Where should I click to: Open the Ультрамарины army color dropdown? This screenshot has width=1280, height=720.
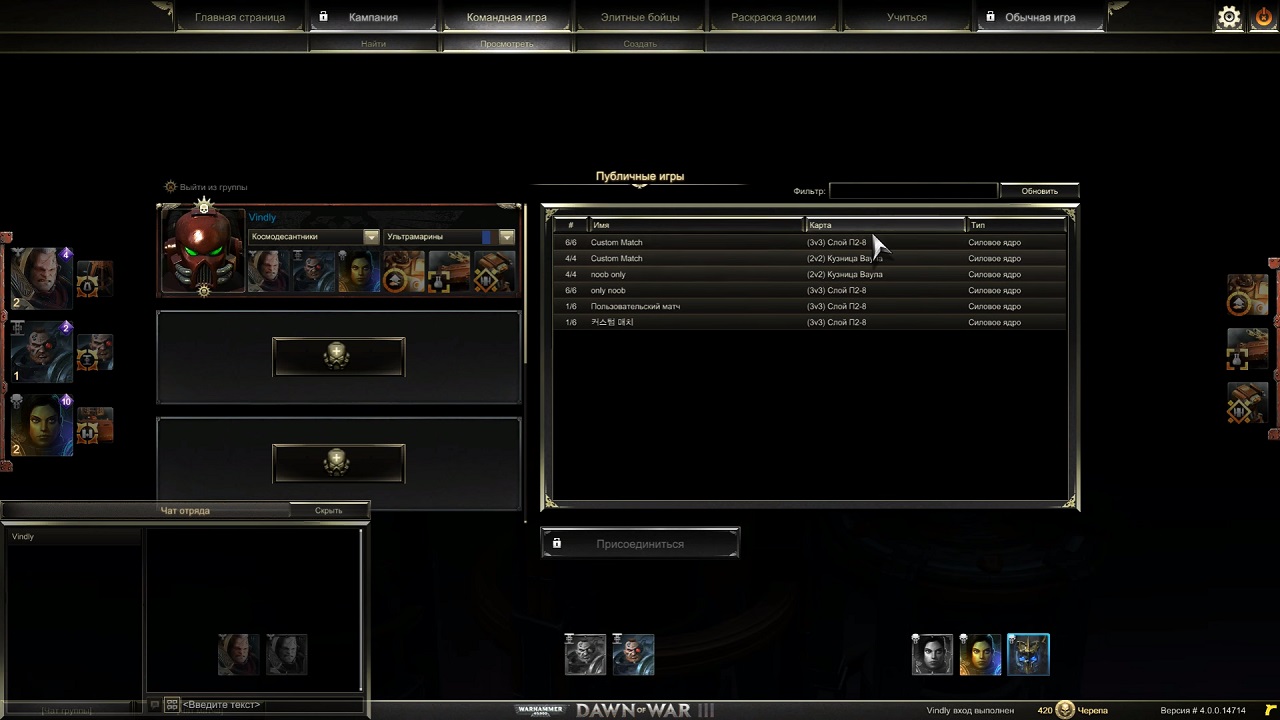(x=450, y=237)
